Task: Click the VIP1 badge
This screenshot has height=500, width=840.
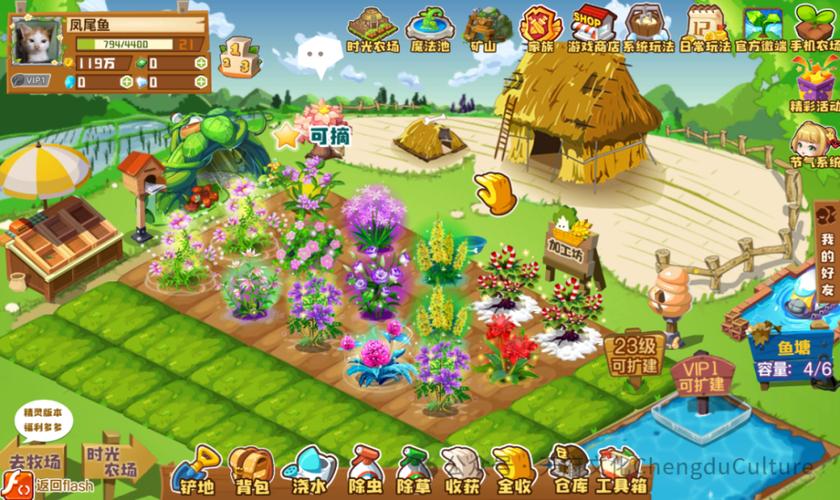Action: click(32, 80)
